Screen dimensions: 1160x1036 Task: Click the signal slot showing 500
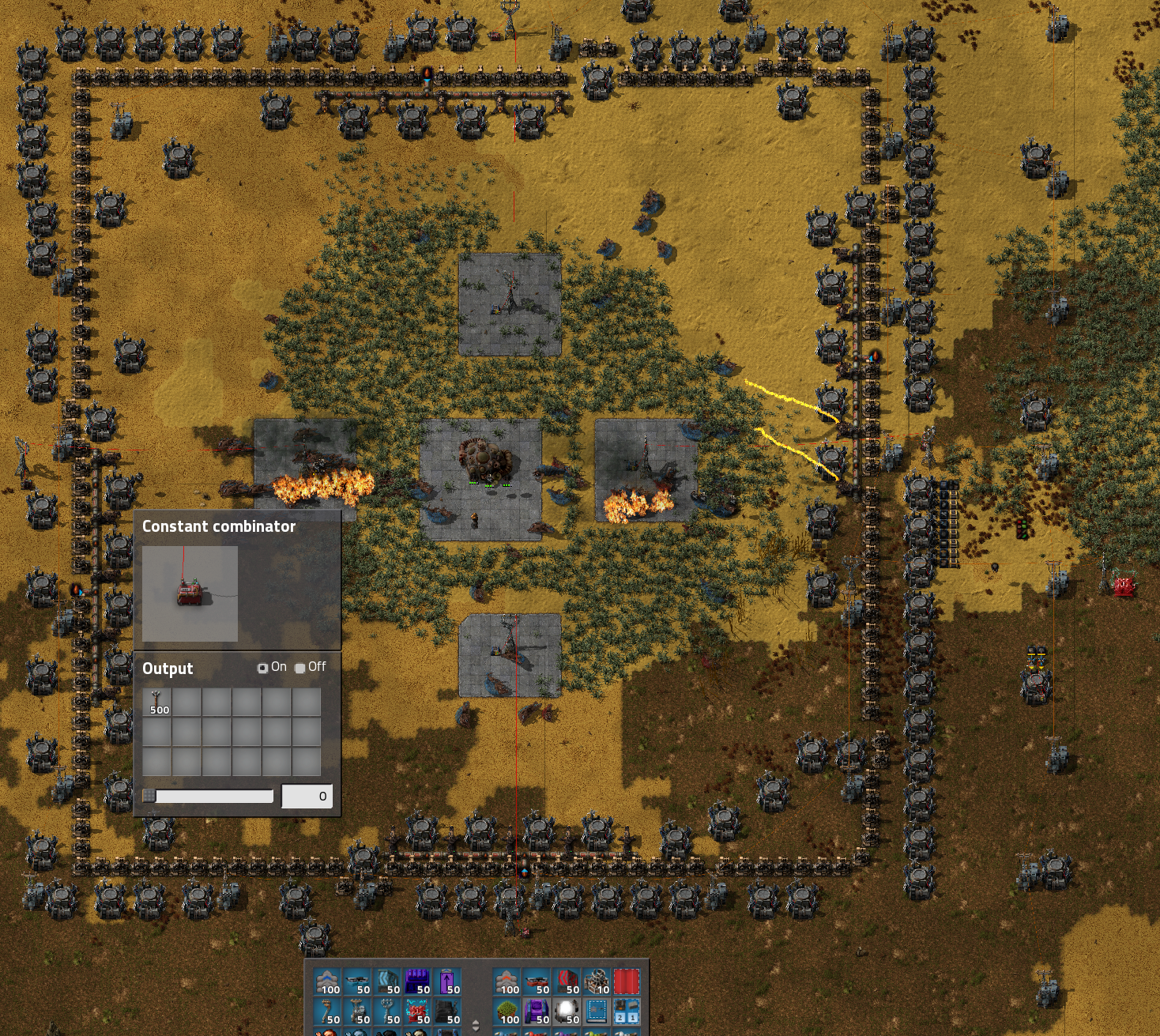[156, 702]
